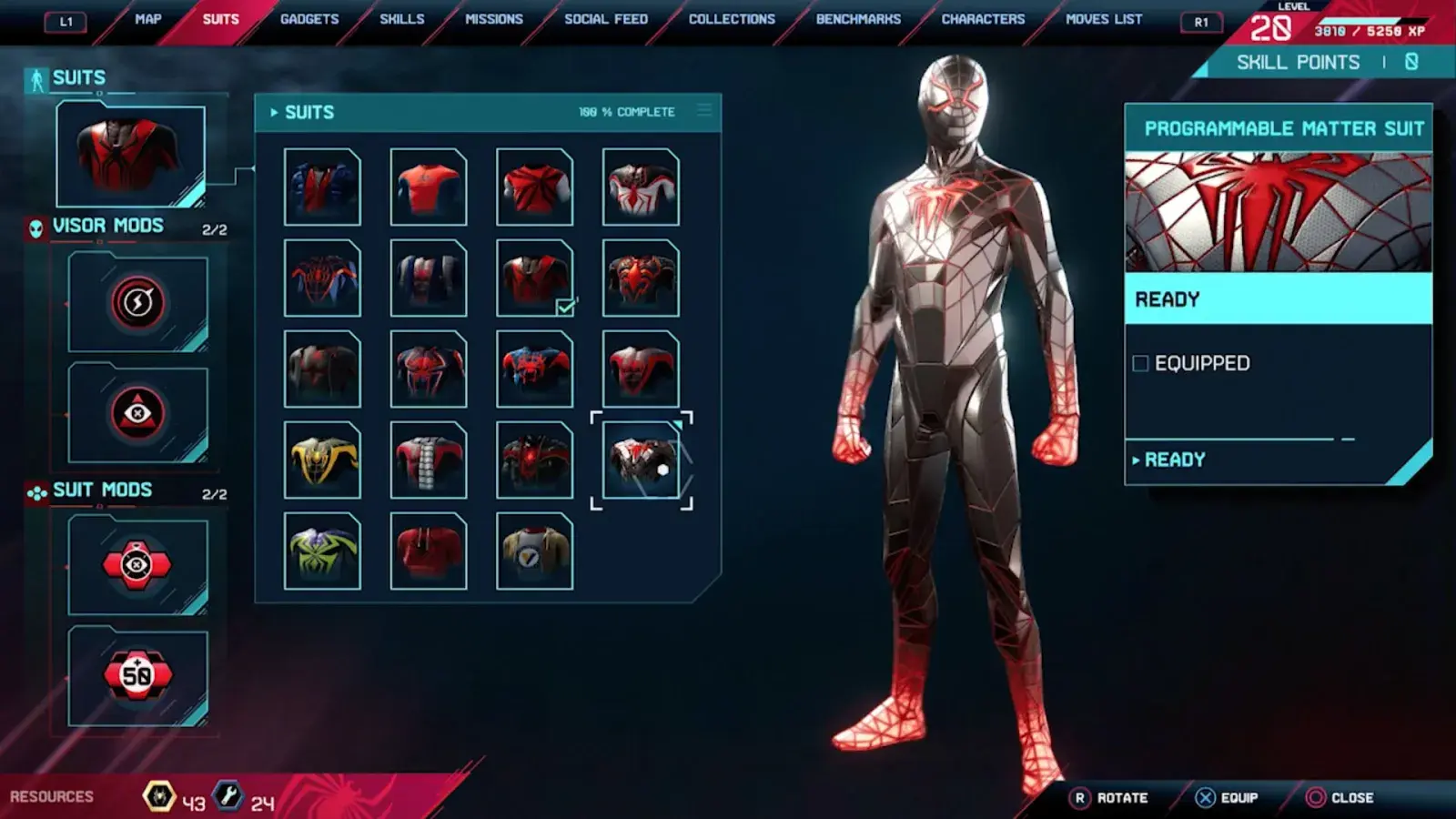
Task: Open the Benchmarks tab
Action: pos(858,19)
